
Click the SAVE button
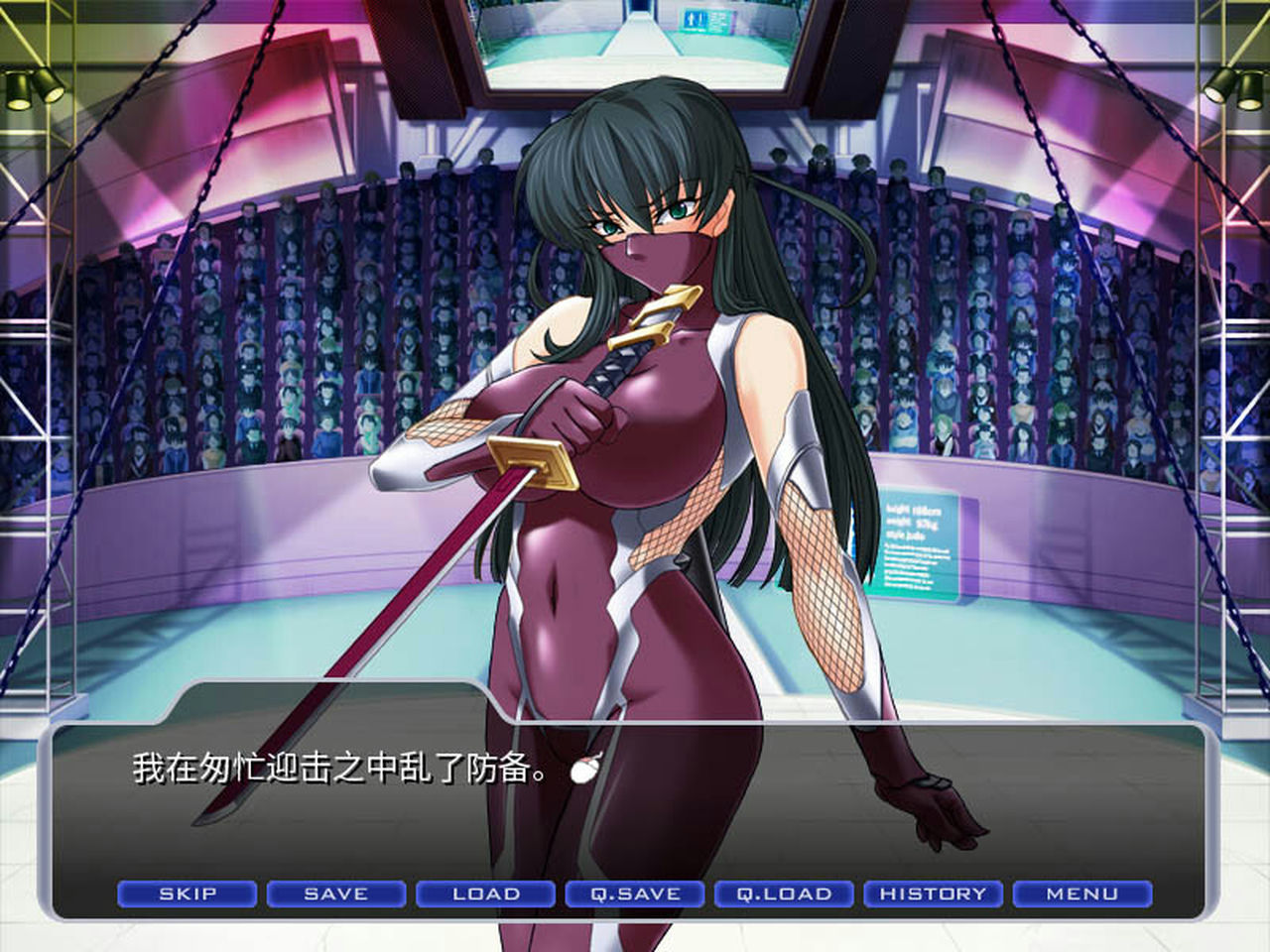[x=333, y=893]
